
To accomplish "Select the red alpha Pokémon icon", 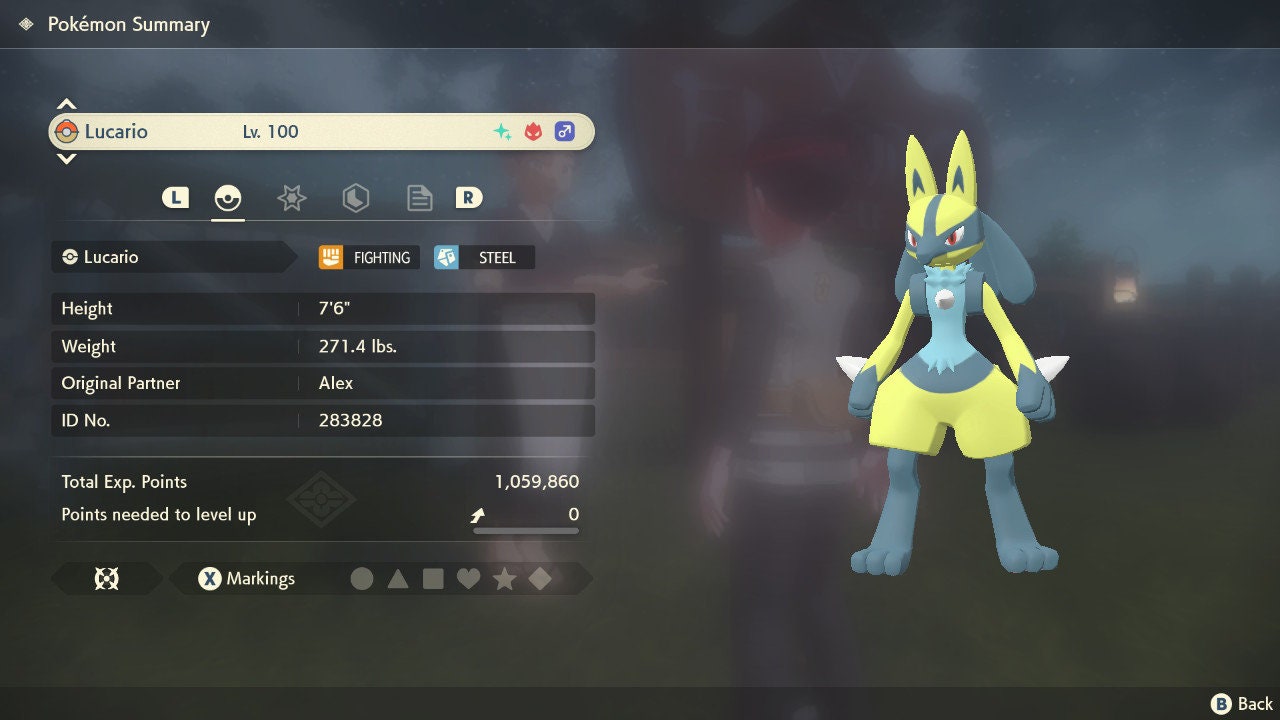I will 531,130.
